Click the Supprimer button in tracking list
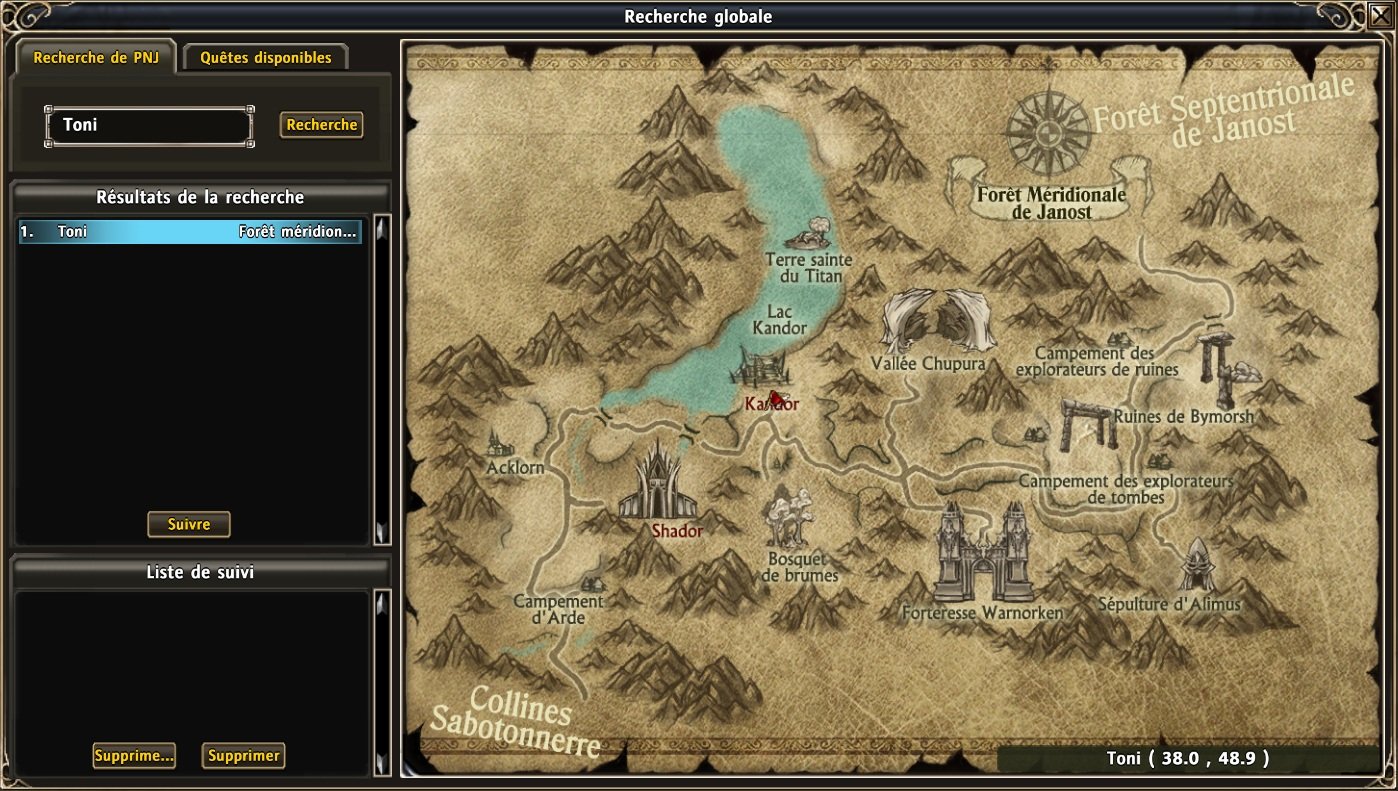This screenshot has width=1398, height=791. tap(243, 756)
